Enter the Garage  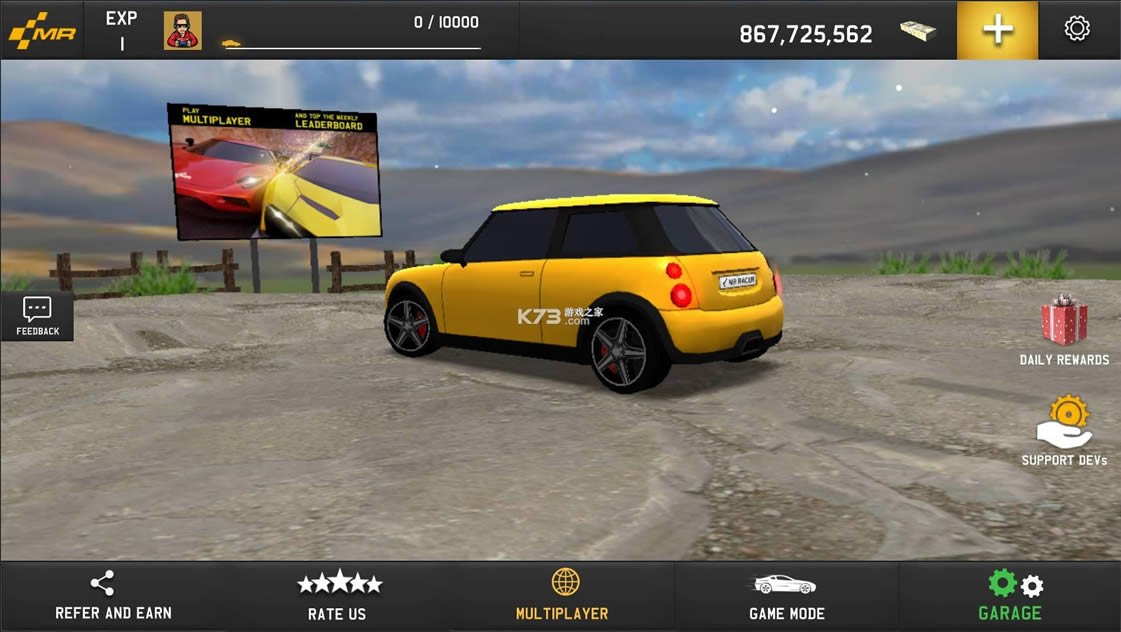coord(1010,595)
